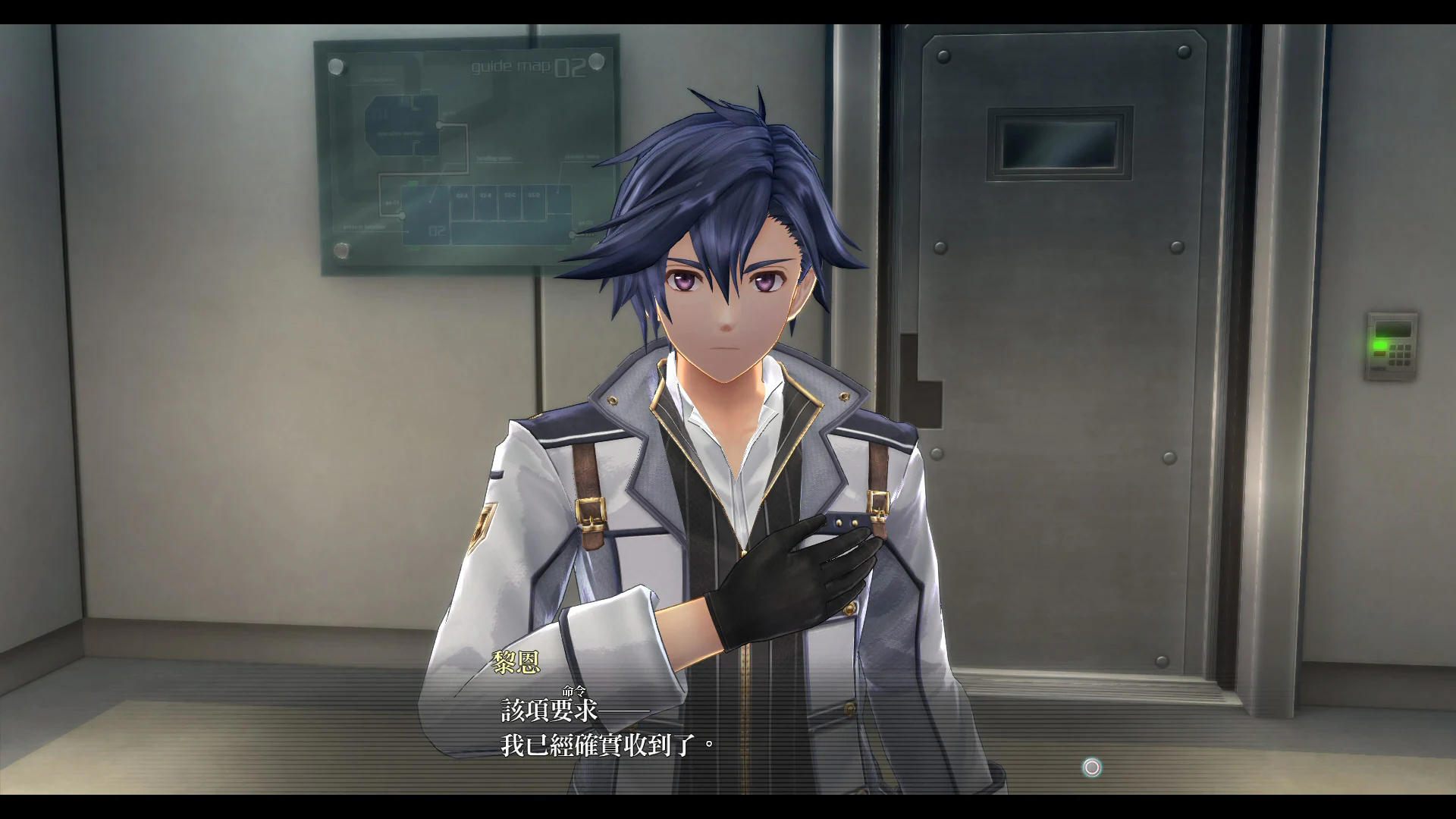Select room 02-D on the guide map
1456x819 pixels.
[533, 196]
